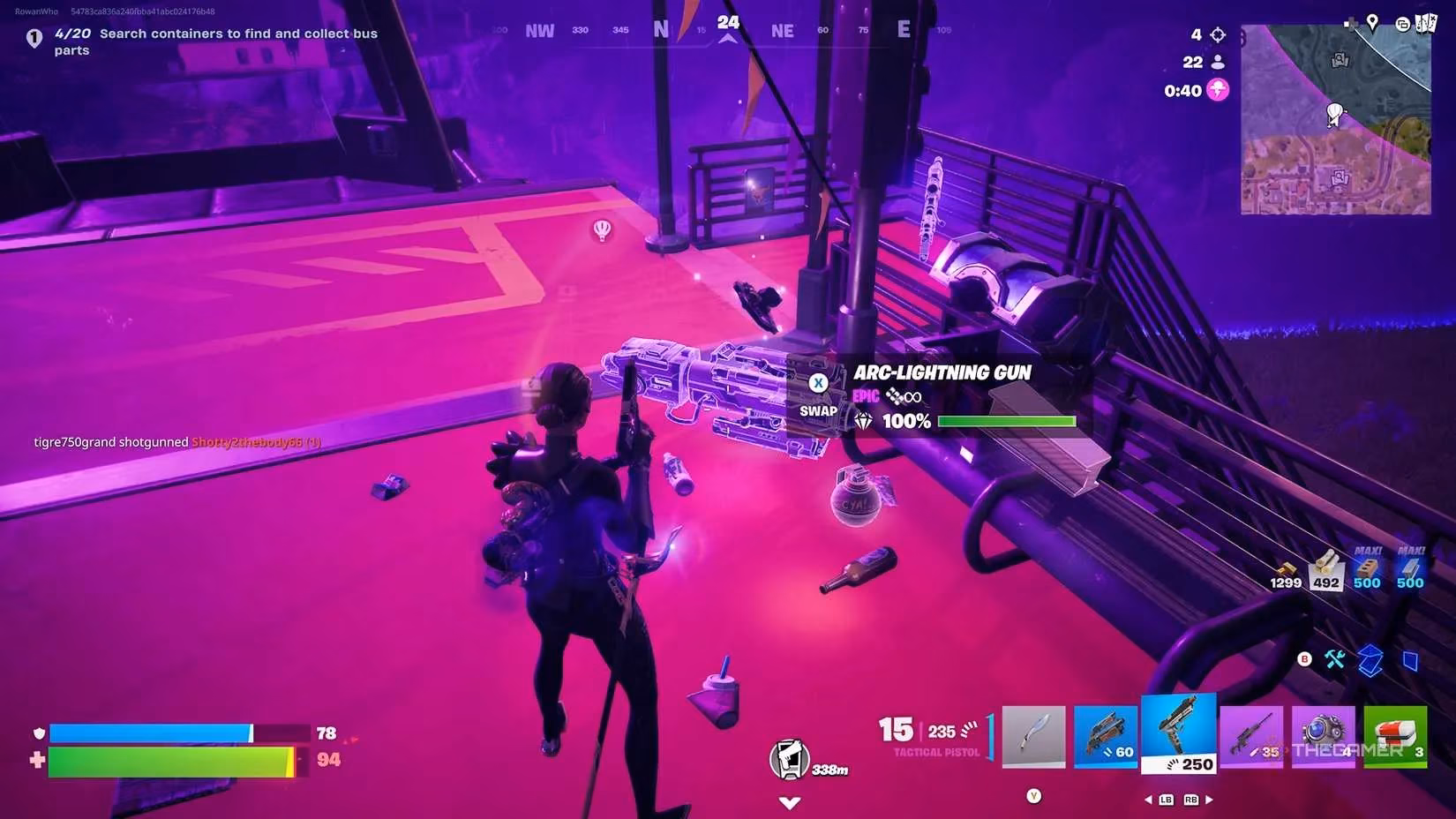The width and height of the screenshot is (1456, 819).
Task: Select the shotgun with 60 ammo
Action: tap(1105, 735)
